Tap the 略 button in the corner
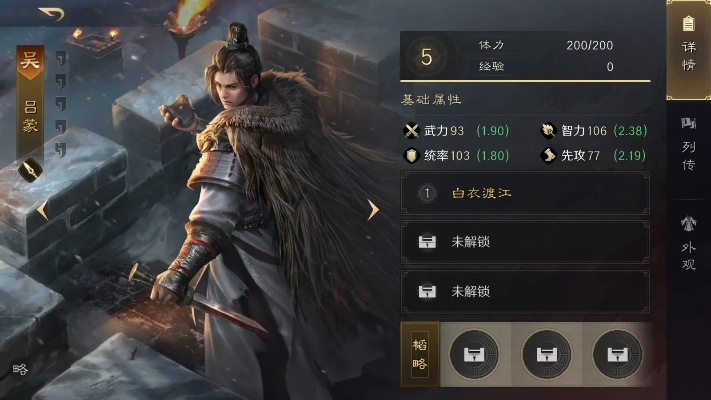 [x=20, y=368]
